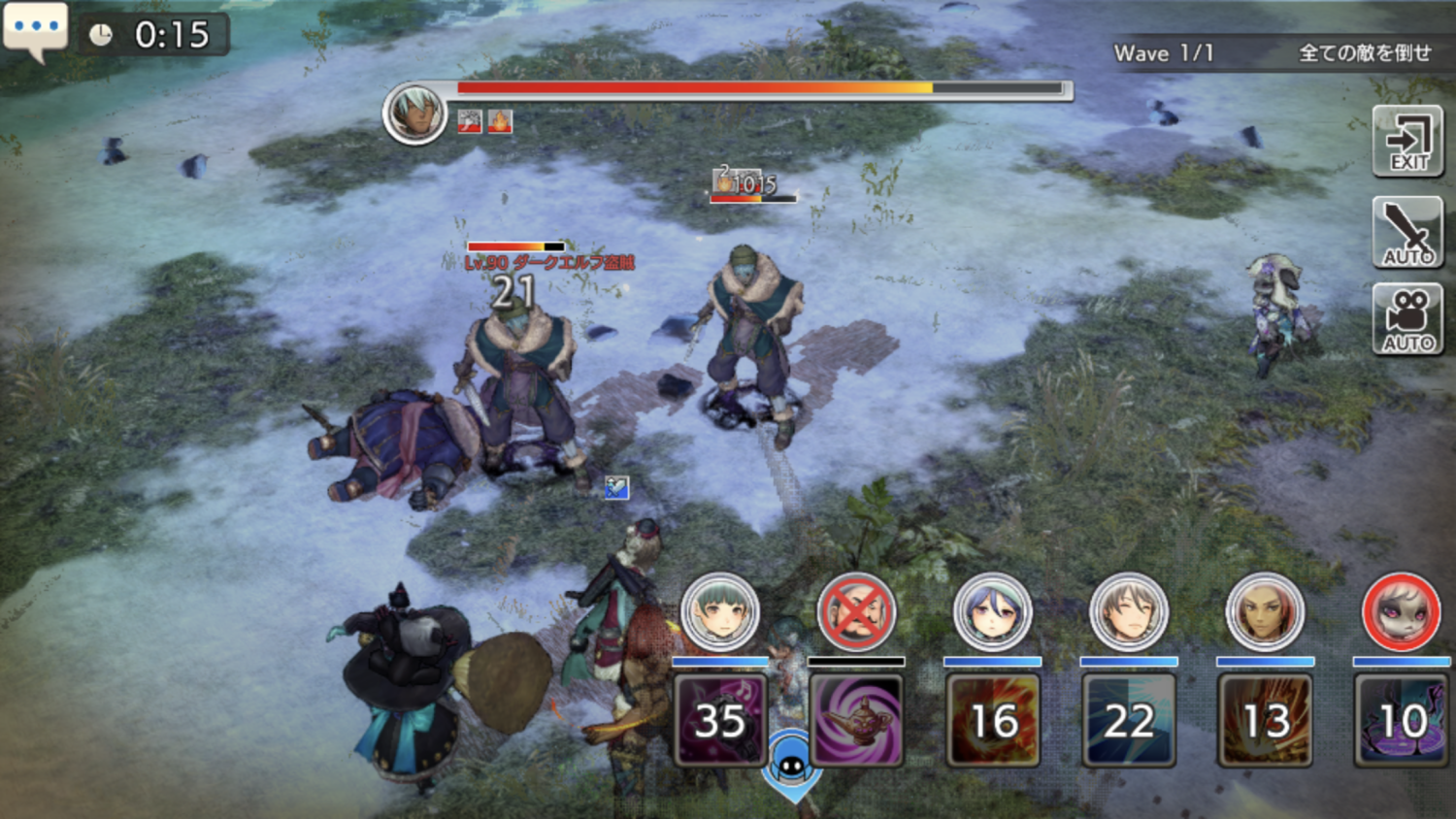Screen dimensions: 1456x819
Task: Activate the skill showing cooldown 10
Action: 1401,720
